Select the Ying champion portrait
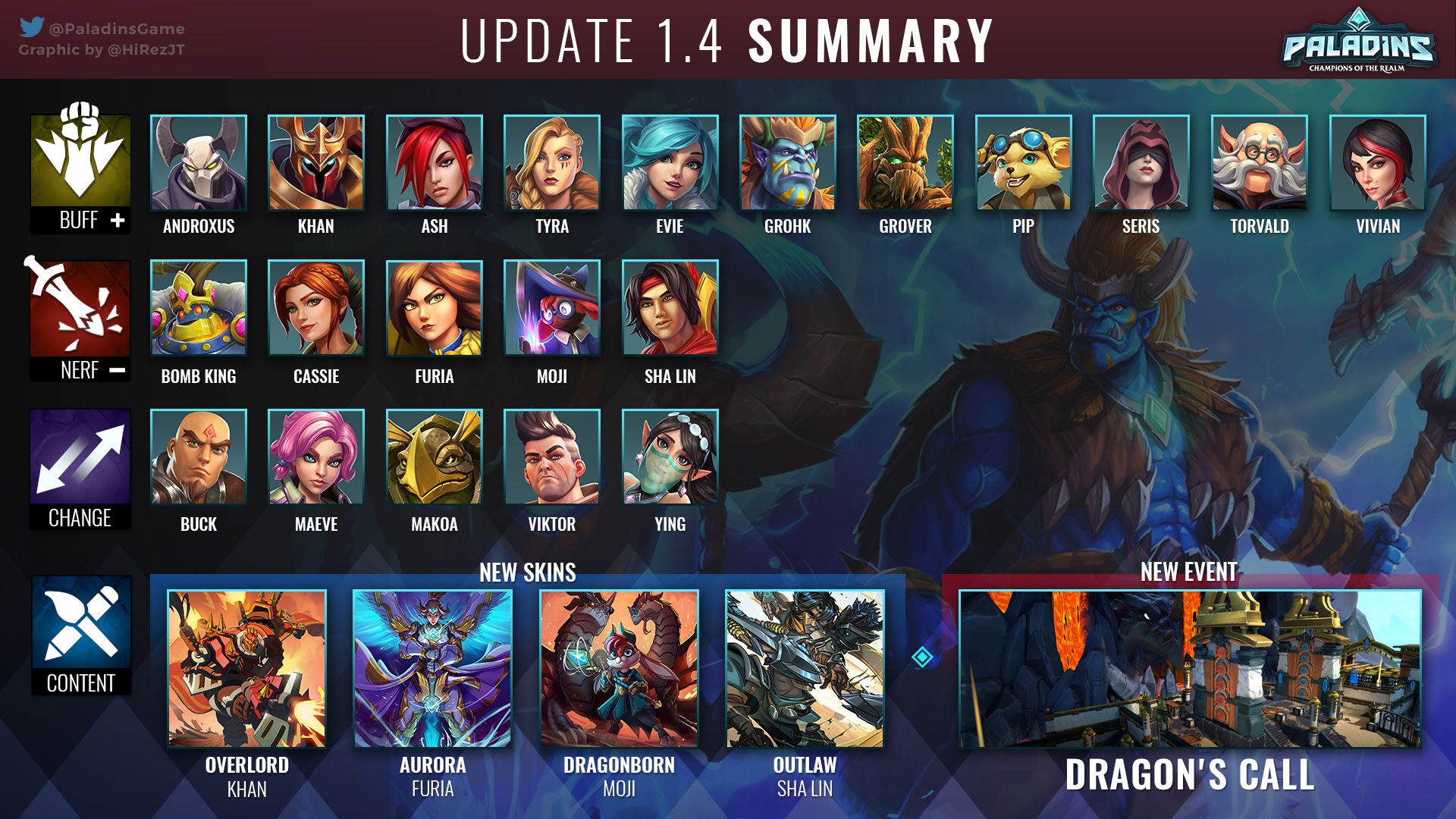 (x=670, y=457)
